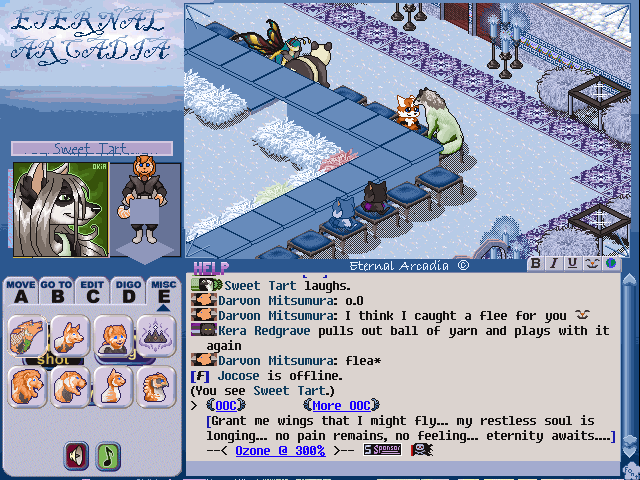Click the bold B formatting button
Screen dimensions: 640x480
pyautogui.click(x=536, y=264)
